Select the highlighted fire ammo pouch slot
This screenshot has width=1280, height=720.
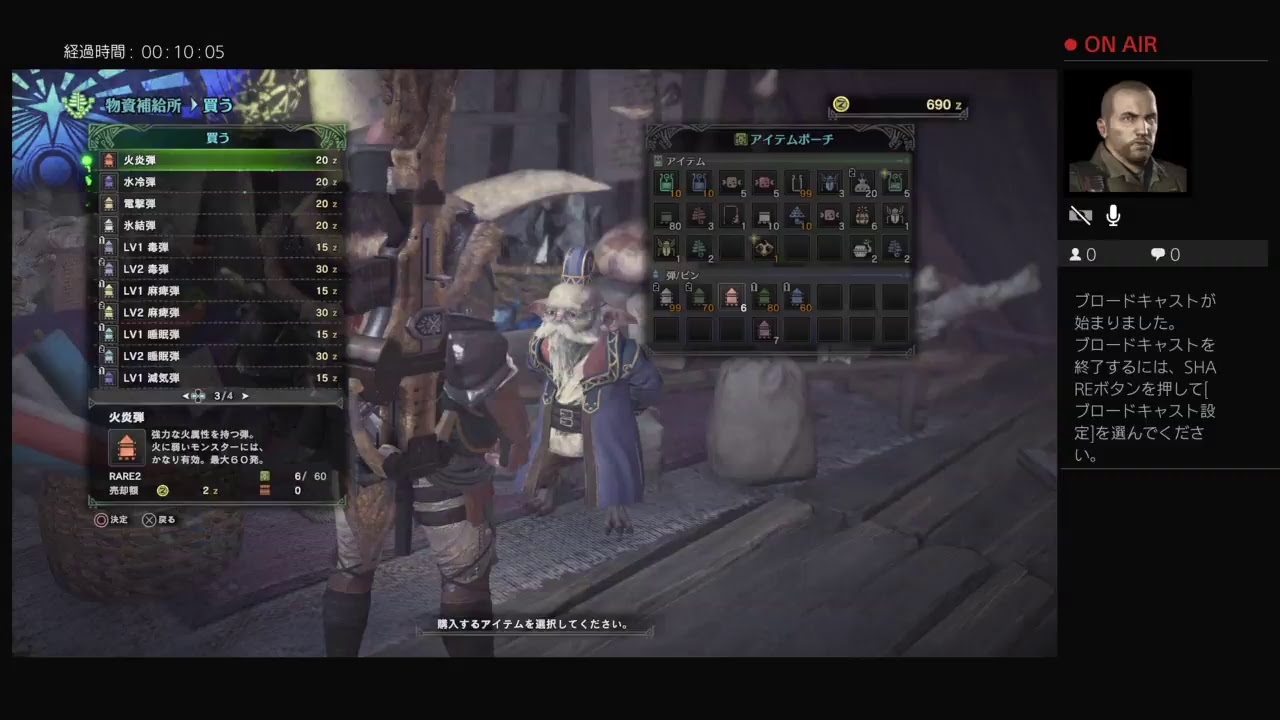(732, 296)
